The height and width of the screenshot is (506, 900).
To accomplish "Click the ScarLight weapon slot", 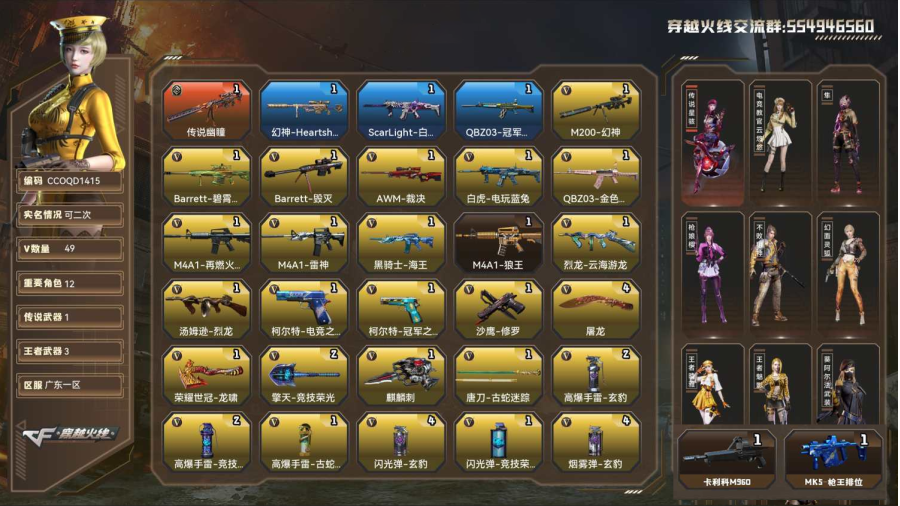I will pos(401,110).
